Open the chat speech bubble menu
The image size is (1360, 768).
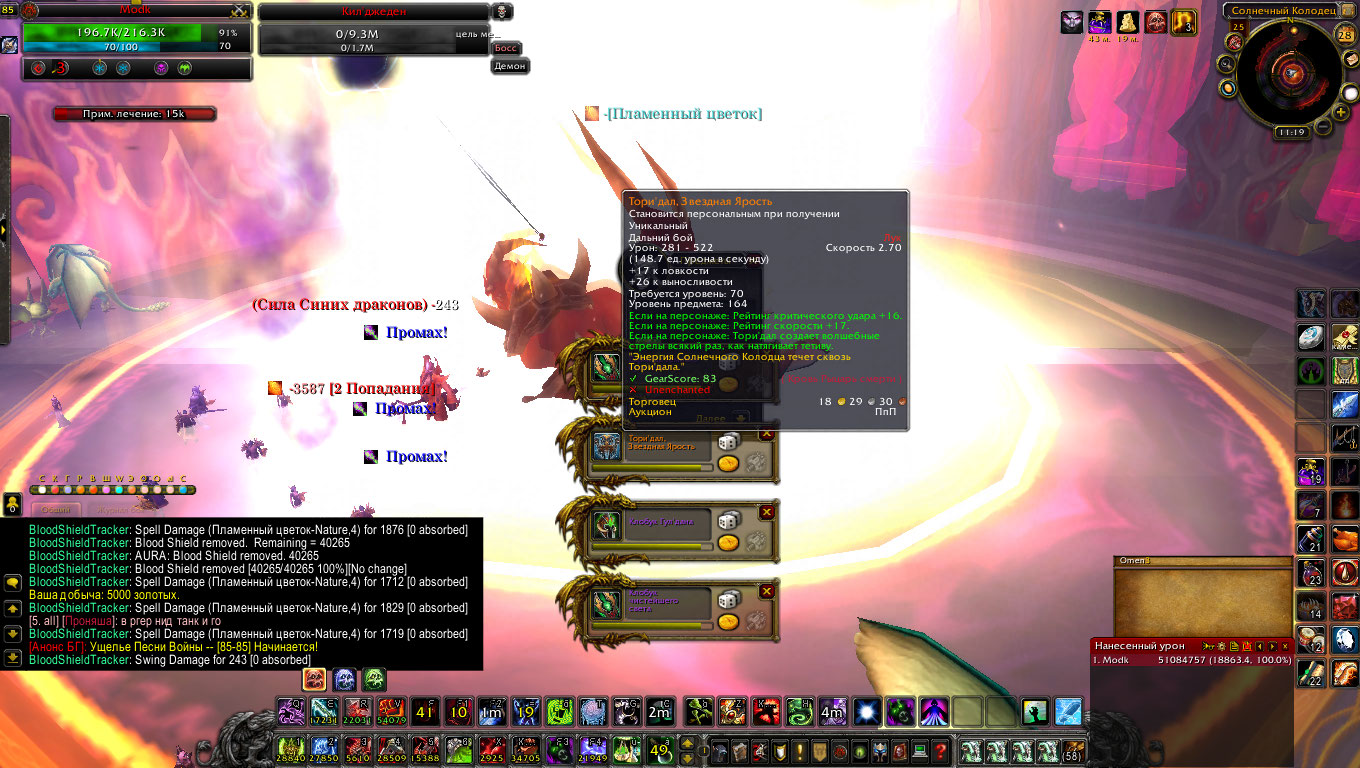pos(13,583)
